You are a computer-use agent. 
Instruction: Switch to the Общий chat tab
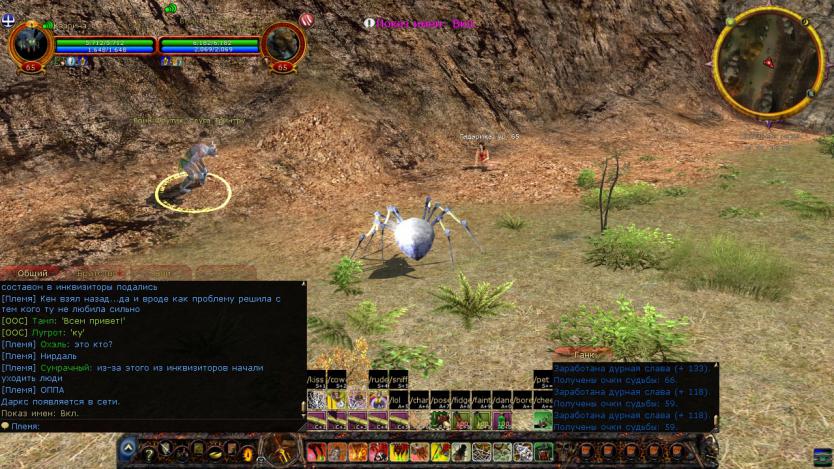point(33,273)
